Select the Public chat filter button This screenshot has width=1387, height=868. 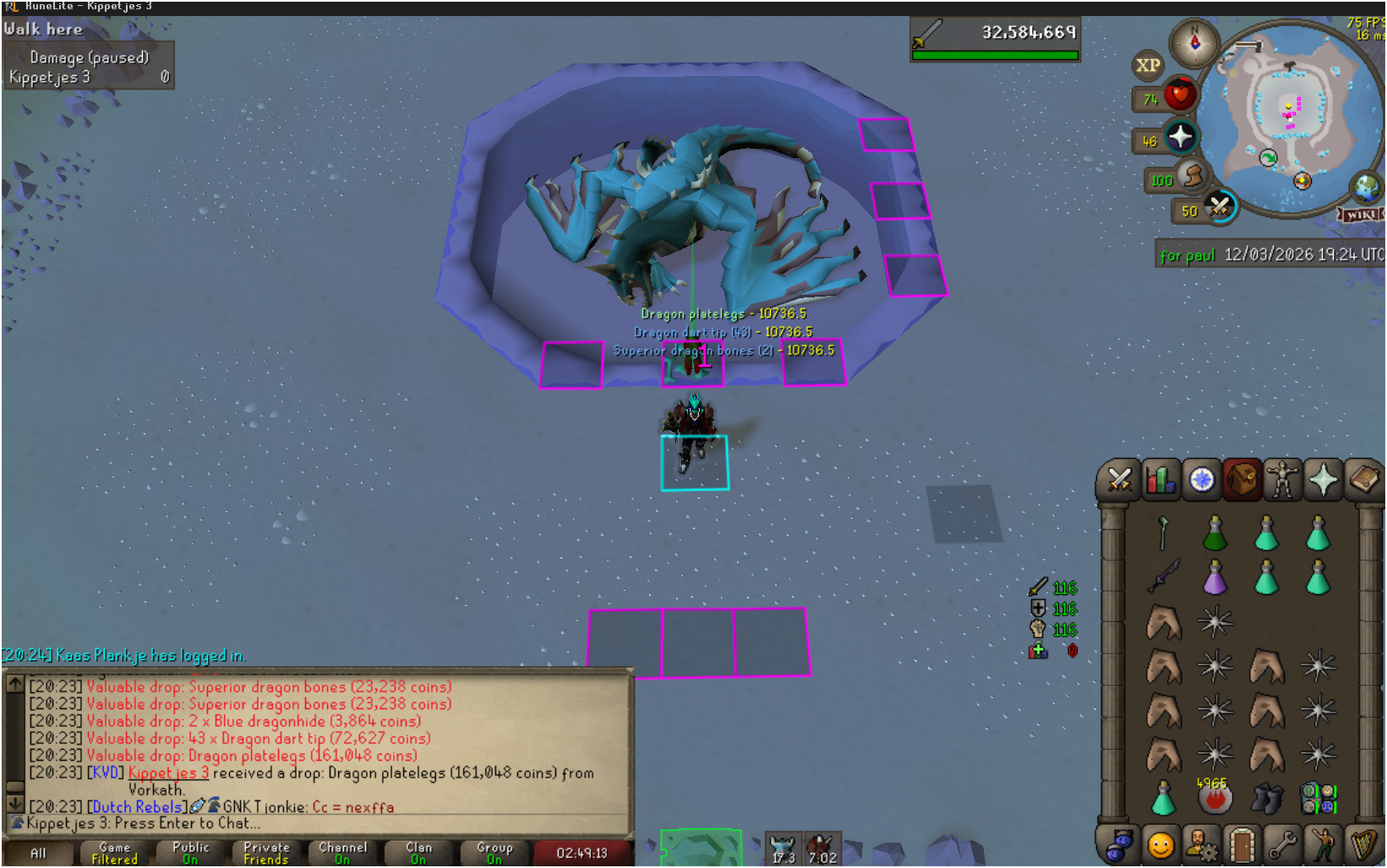click(190, 853)
